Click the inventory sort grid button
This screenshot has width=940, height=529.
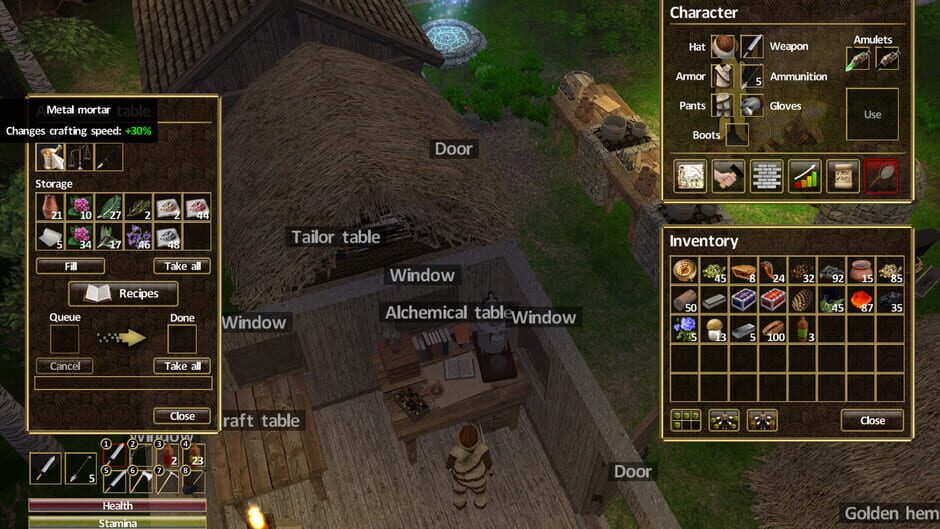click(685, 420)
